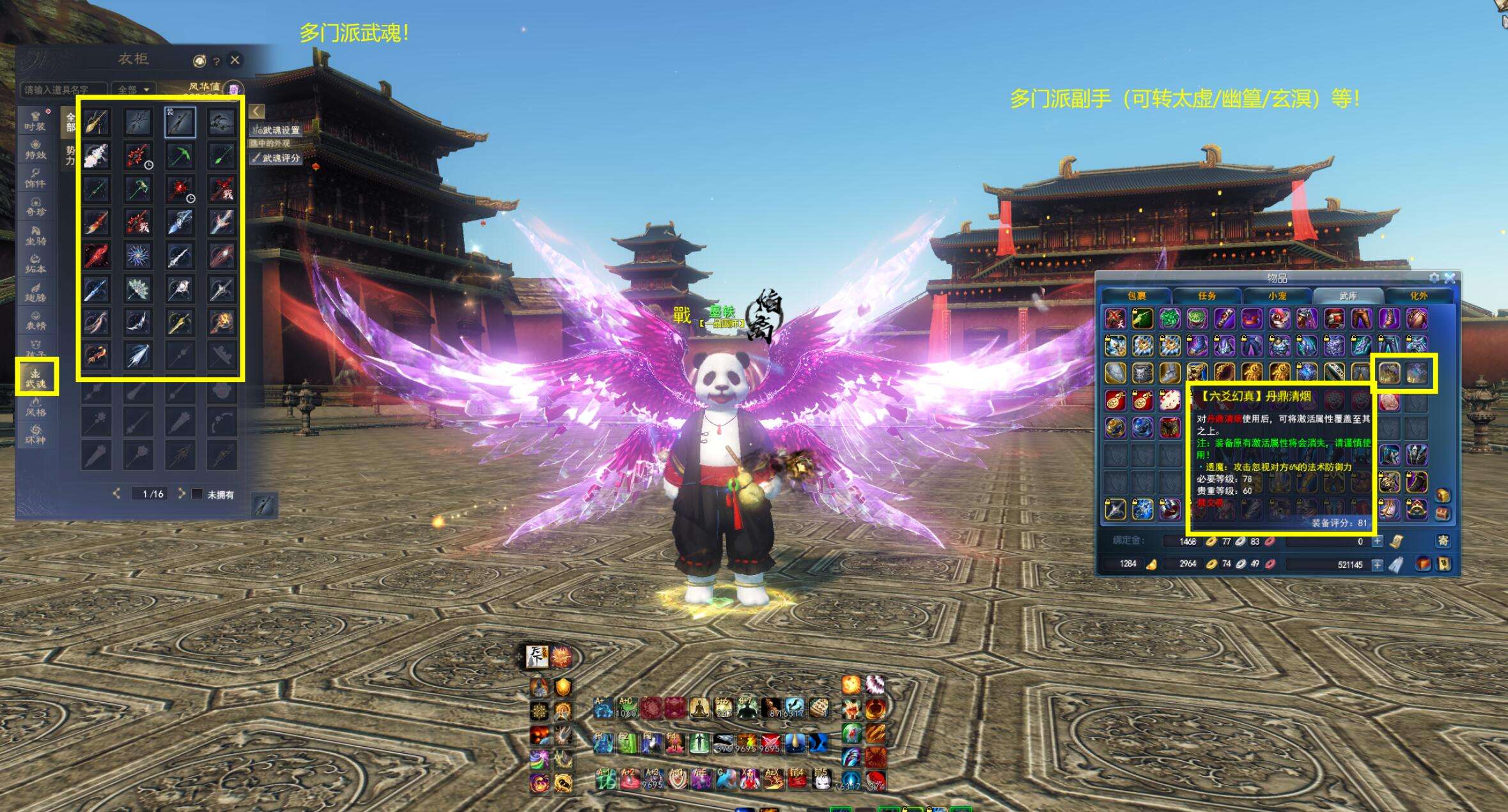
Task: Open the 全部 filter dropdown
Action: coord(133,89)
